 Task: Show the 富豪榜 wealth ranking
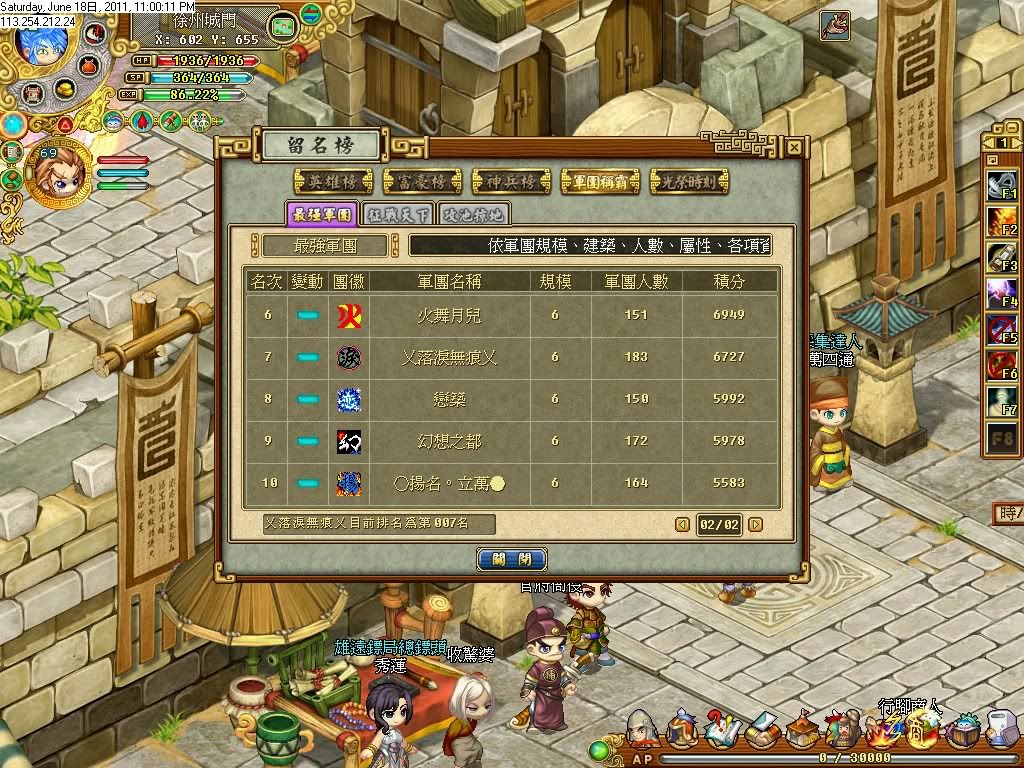[x=420, y=181]
